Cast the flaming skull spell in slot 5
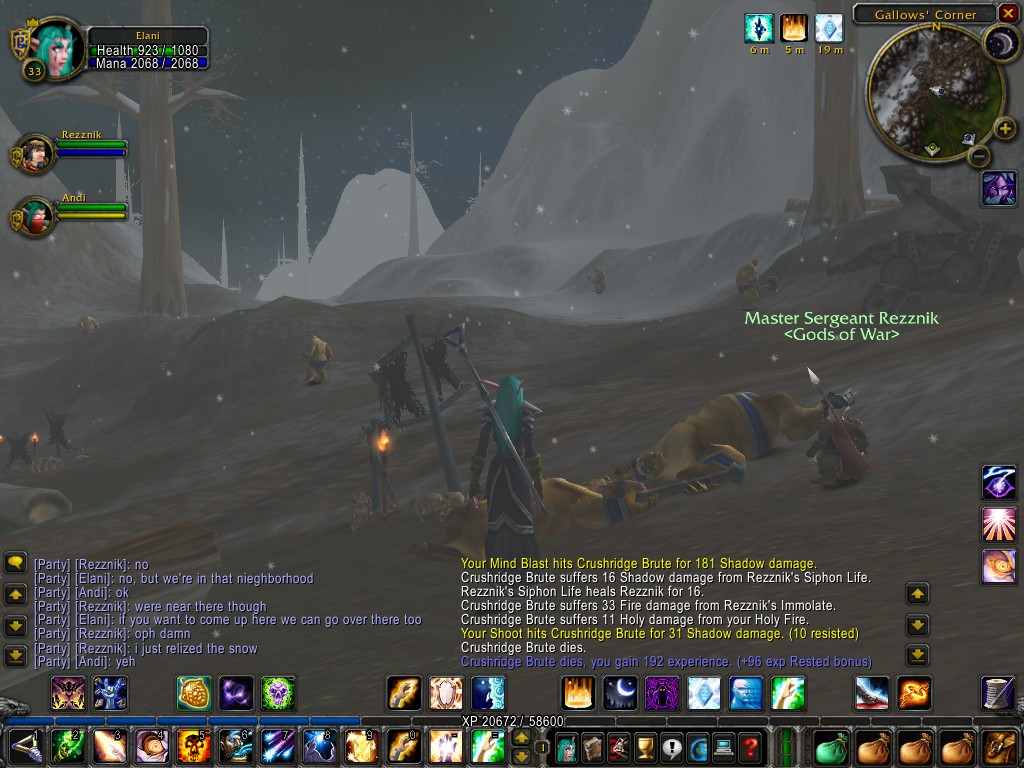Screen dimensions: 1024x768 [193, 747]
